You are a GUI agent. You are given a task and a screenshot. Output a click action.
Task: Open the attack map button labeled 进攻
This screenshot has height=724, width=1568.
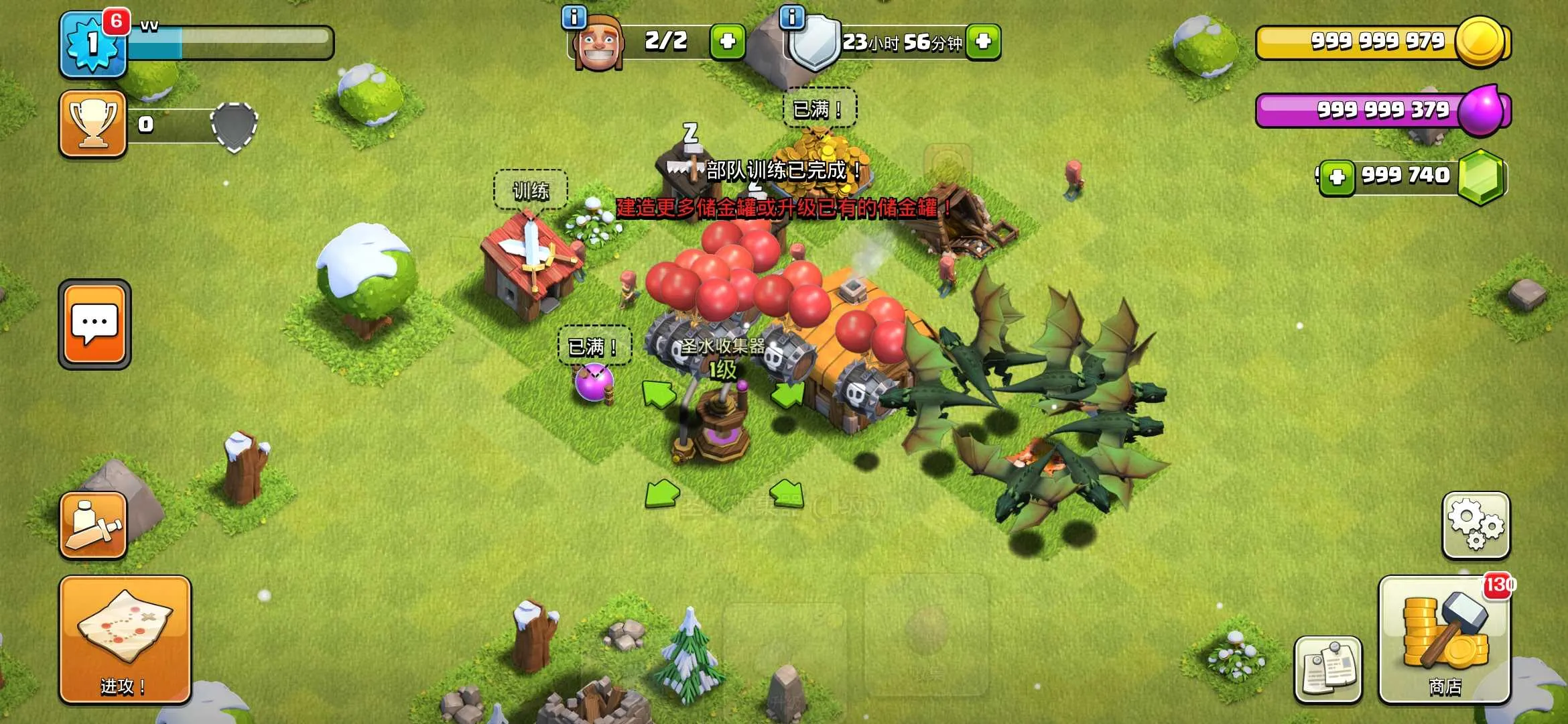[x=125, y=640]
